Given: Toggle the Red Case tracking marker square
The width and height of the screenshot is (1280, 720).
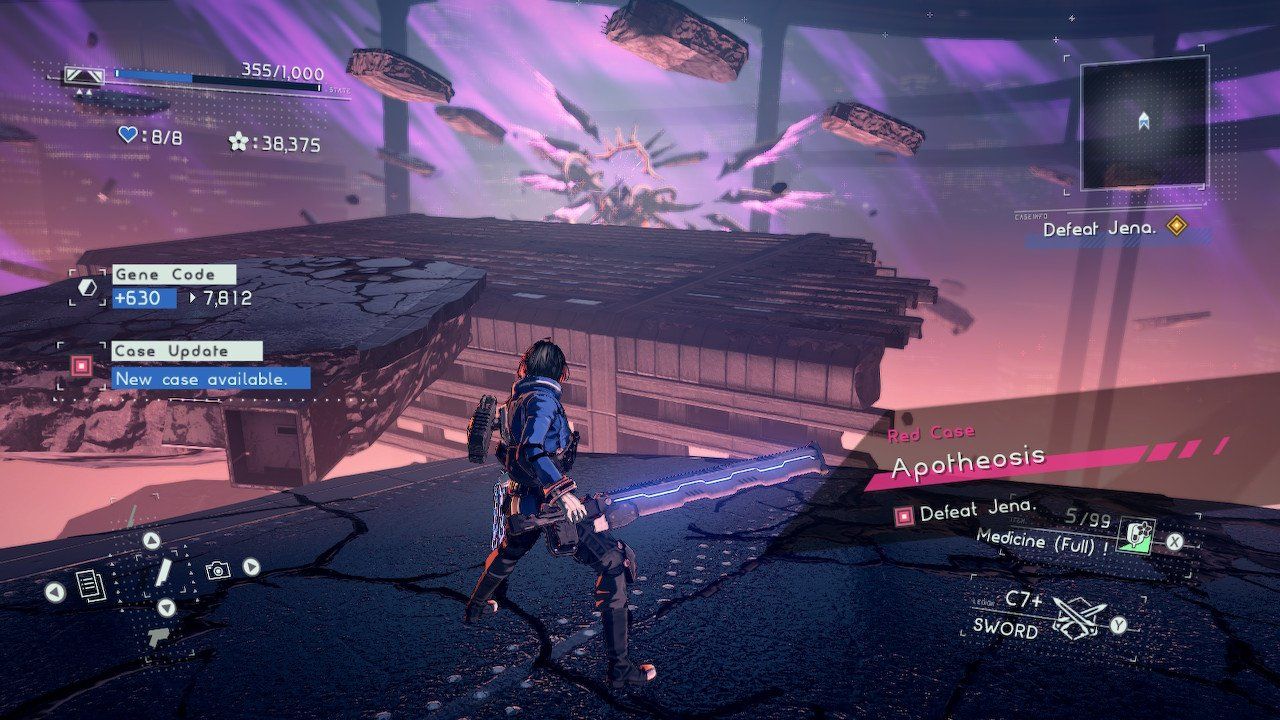Looking at the screenshot, I should point(904,516).
